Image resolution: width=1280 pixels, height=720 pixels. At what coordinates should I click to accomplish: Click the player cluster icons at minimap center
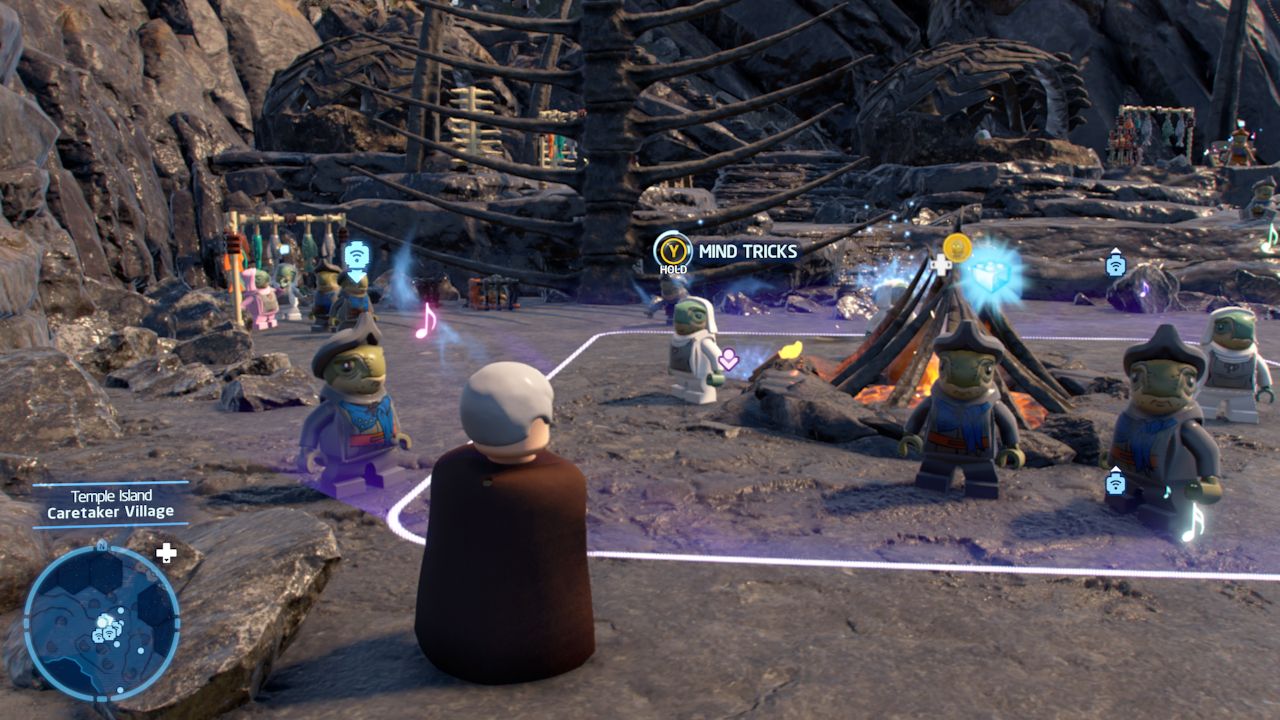click(108, 628)
